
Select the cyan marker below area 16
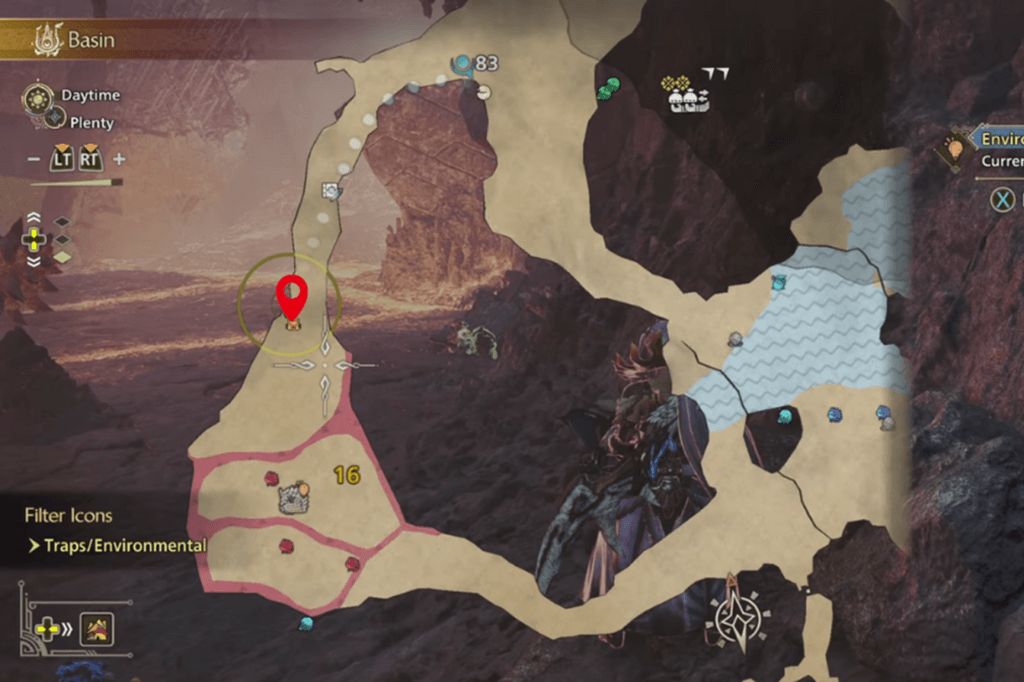coord(306,623)
